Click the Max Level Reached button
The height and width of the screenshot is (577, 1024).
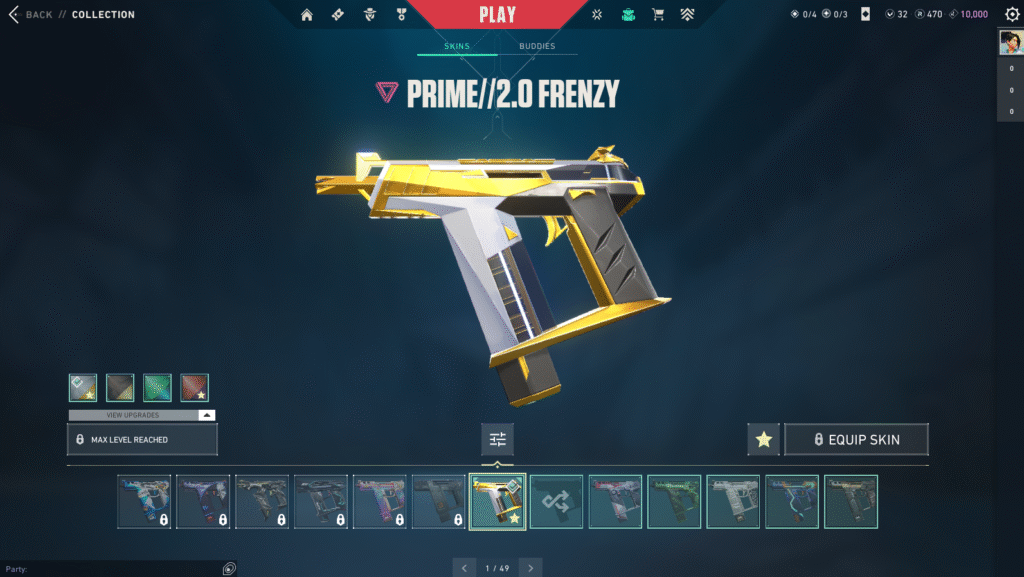[142, 439]
